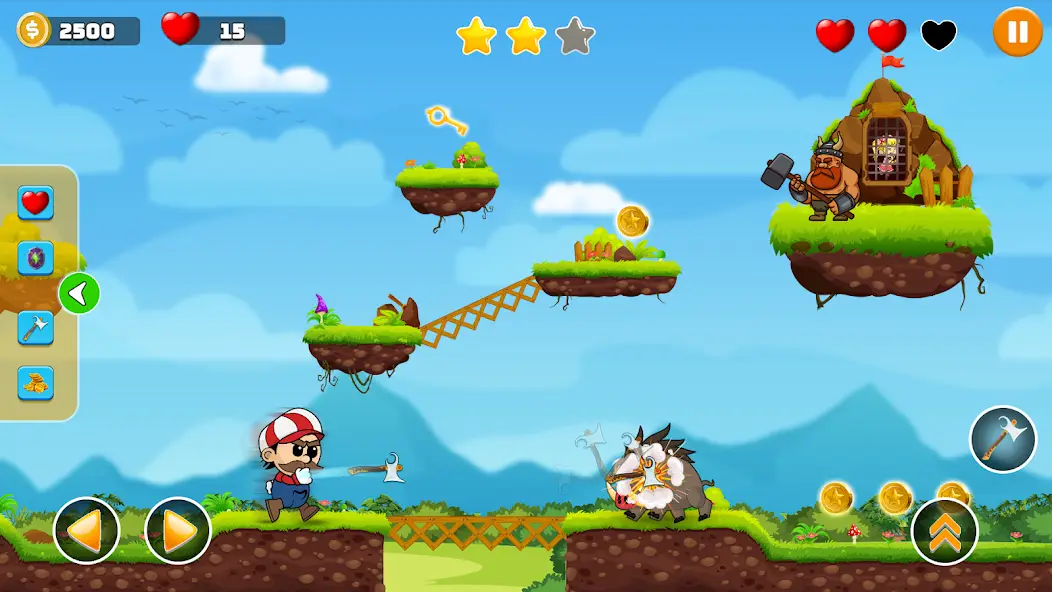1052x592 pixels.
Task: Open the gold coins pile item
Action: pyautogui.click(x=36, y=383)
